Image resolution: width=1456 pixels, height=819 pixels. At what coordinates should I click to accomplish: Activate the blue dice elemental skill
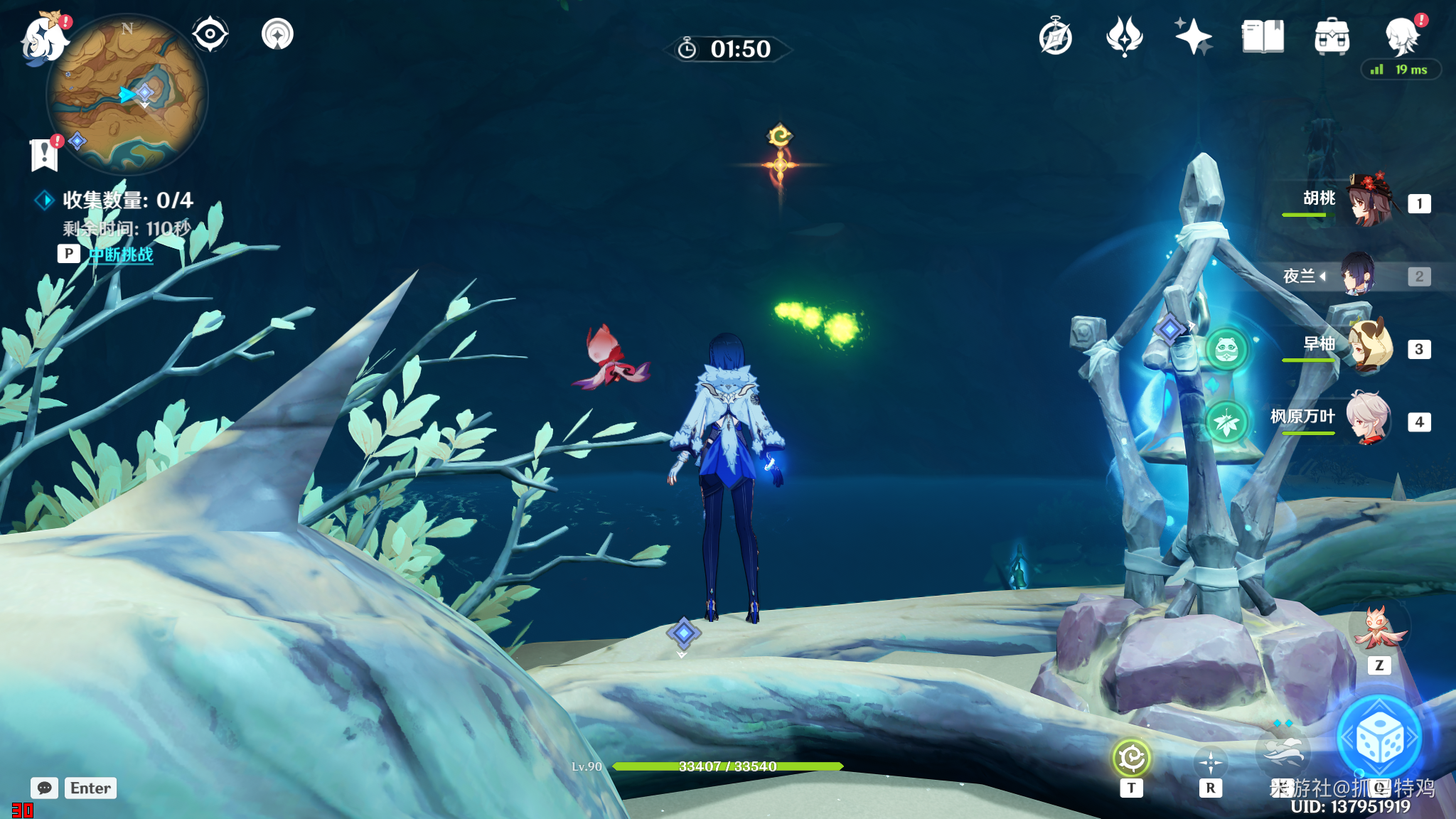tap(1379, 739)
